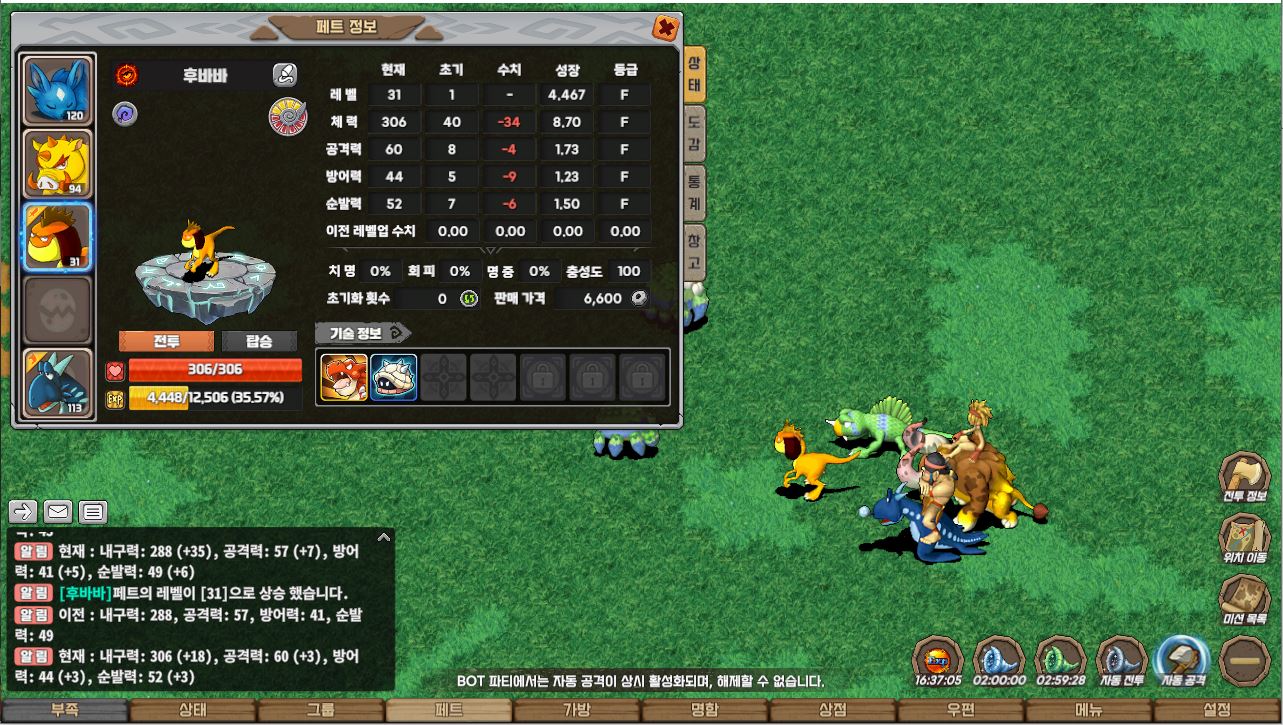Select the level 94 yellow pet portrait
The width and height of the screenshot is (1283, 725).
58,164
